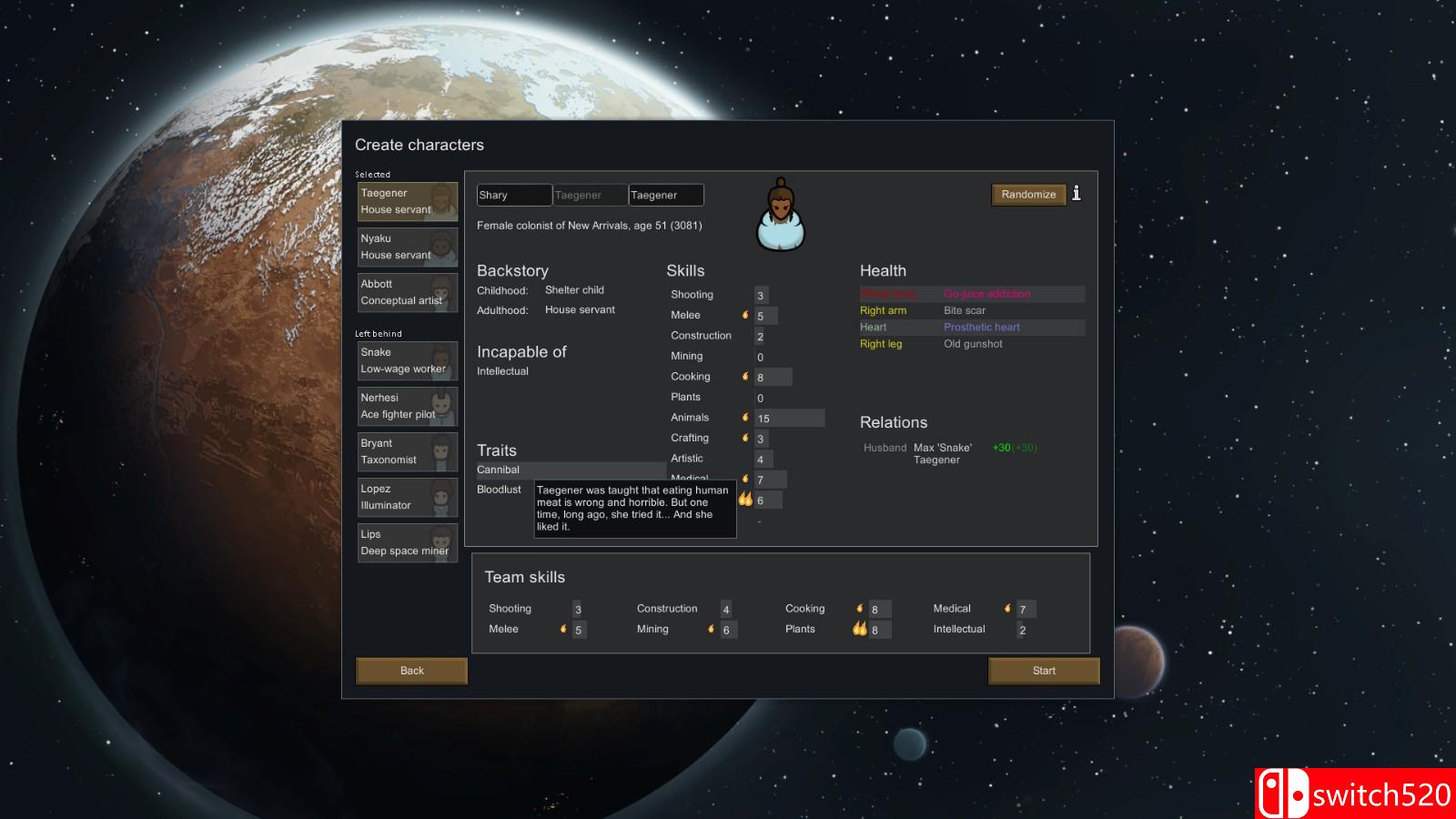Click the Melee passion flame icon

click(746, 315)
